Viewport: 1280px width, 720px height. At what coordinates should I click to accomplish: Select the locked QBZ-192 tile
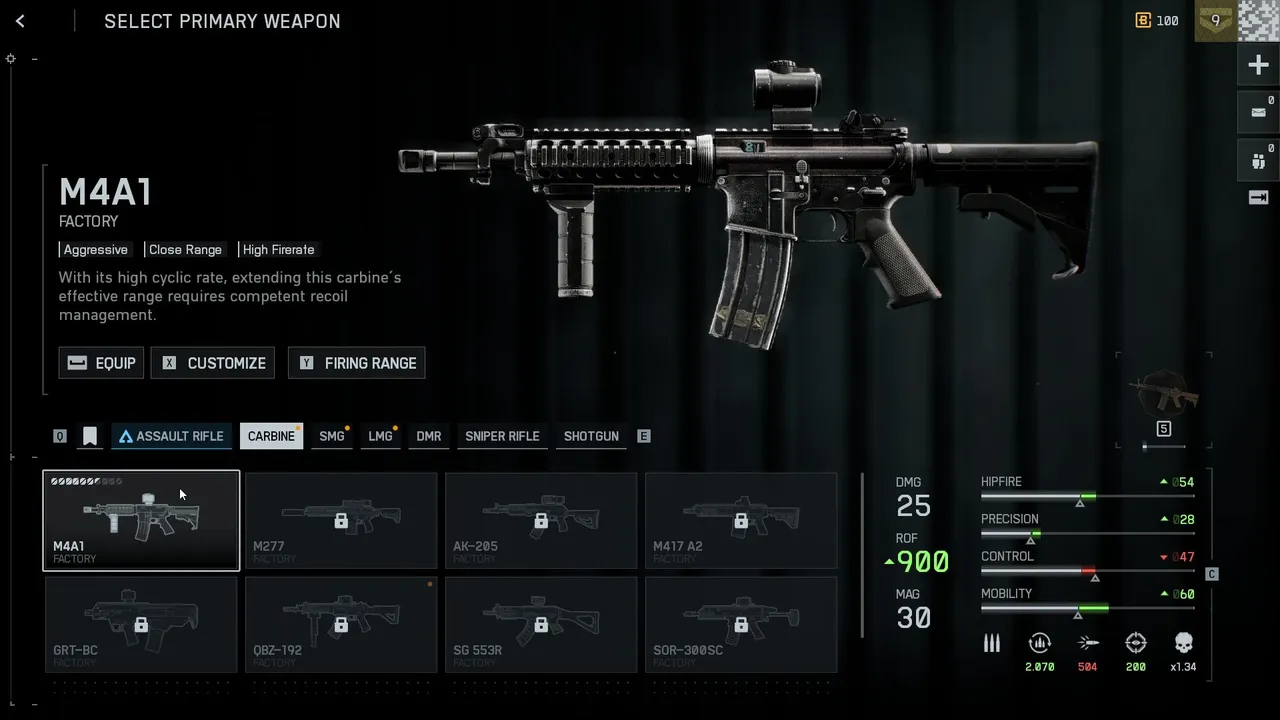coord(341,624)
